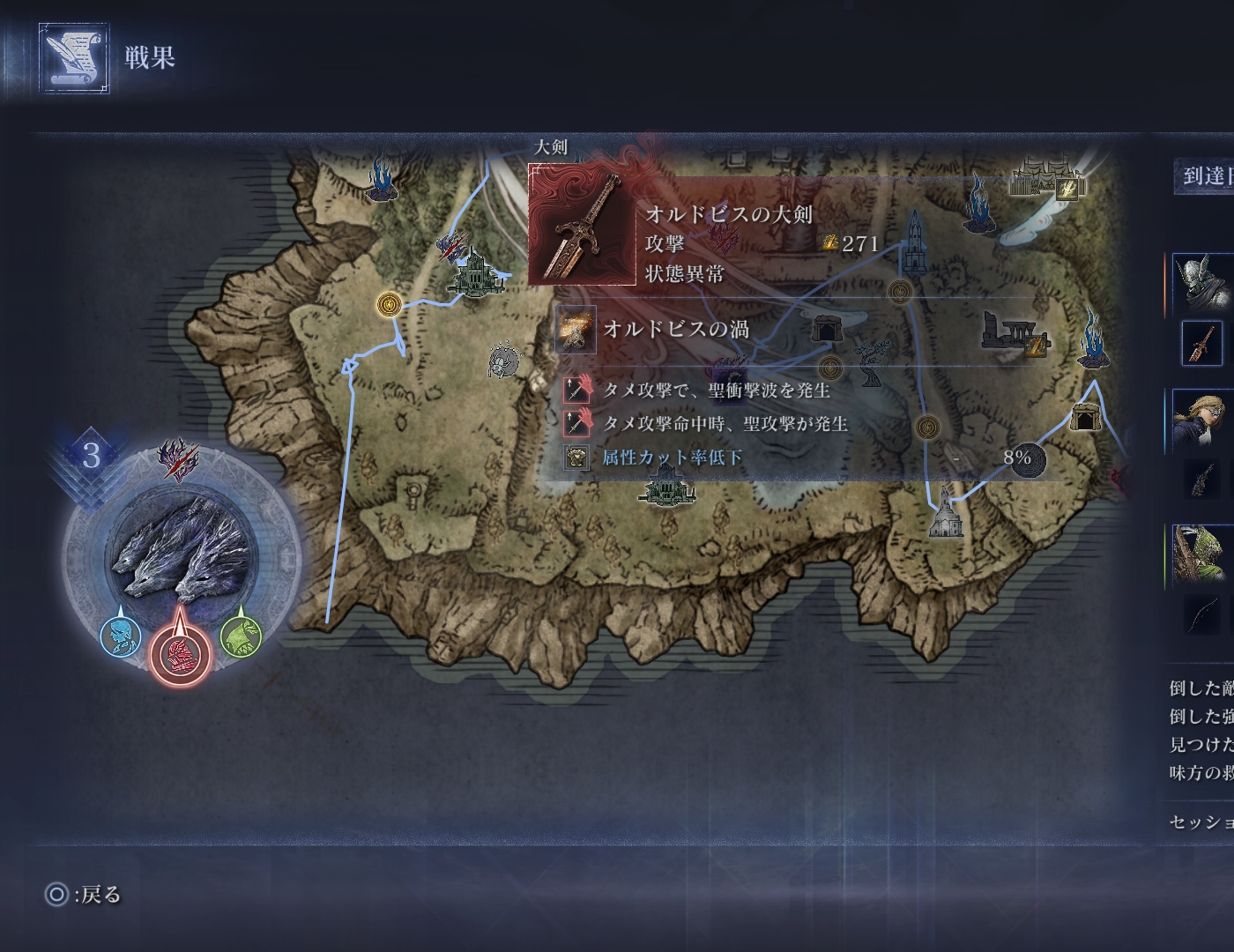1234x952 pixels.
Task: Click the オルドビスの大剣 greatsword icon
Action: point(582,224)
